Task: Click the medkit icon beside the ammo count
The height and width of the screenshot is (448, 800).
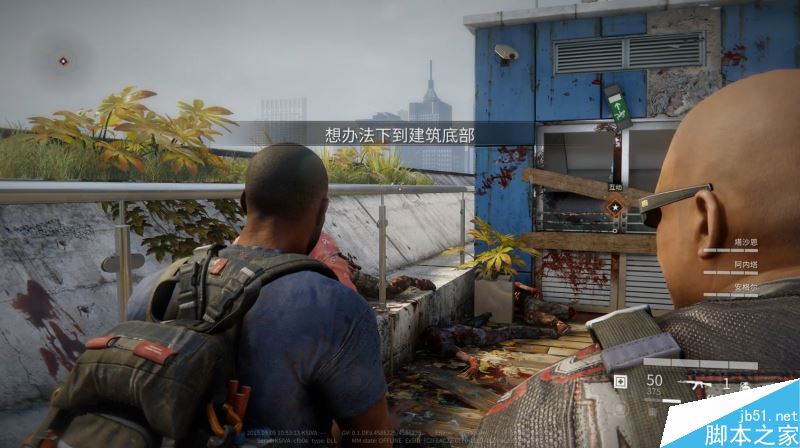Action: point(621,381)
